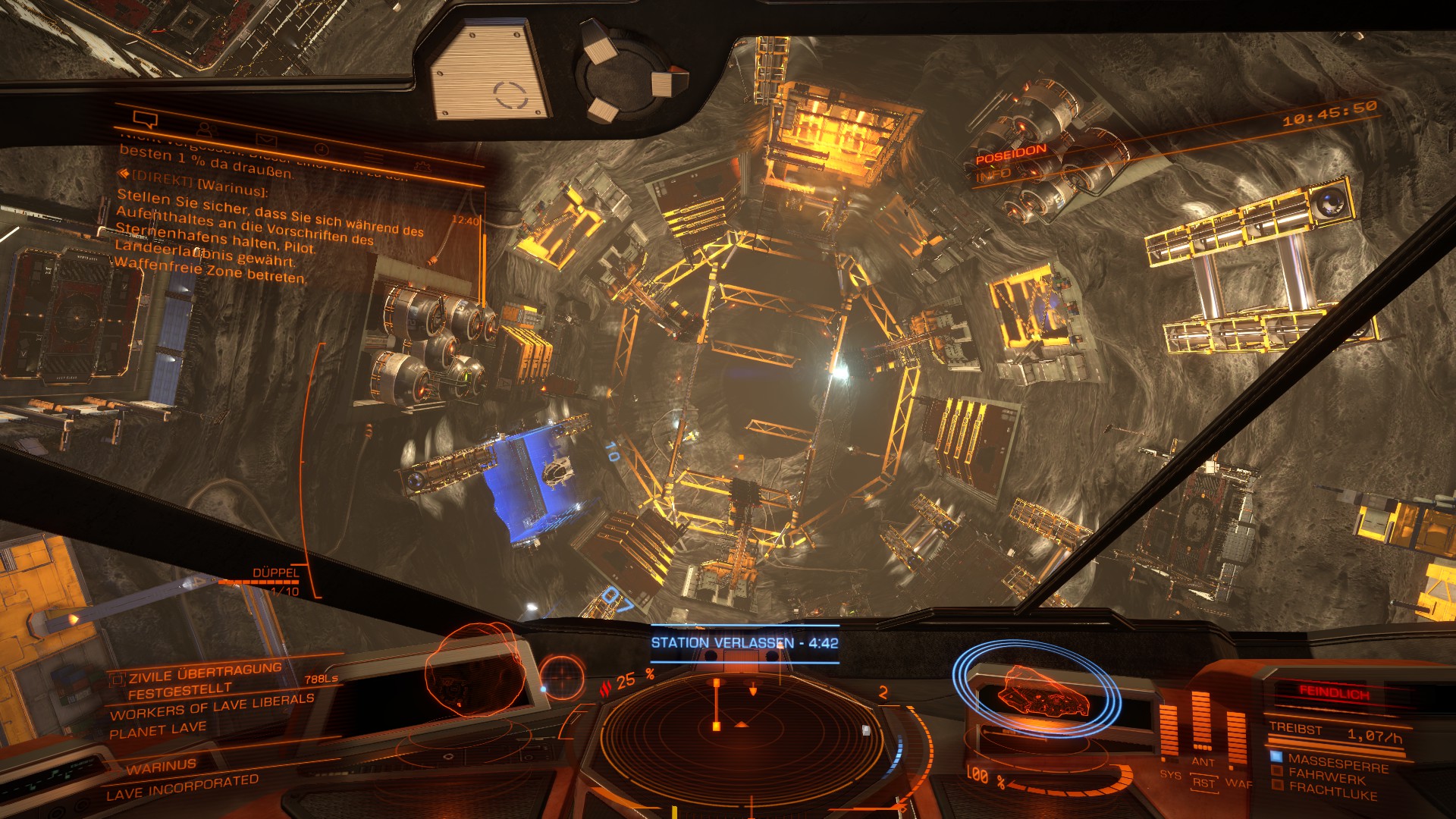The image size is (1456, 819).
Task: Click the ANT engine power label
Action: tap(1203, 761)
